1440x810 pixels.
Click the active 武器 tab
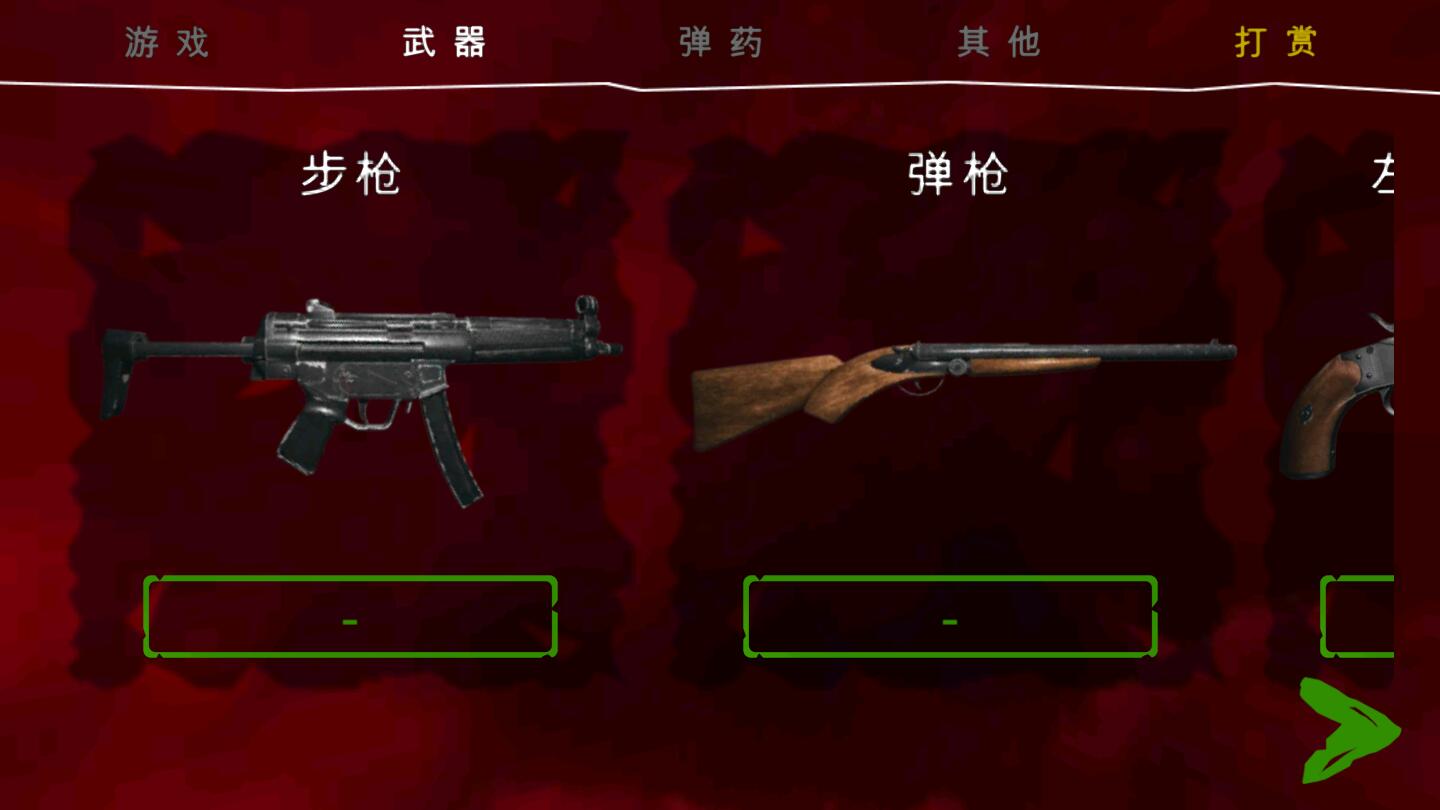point(443,43)
